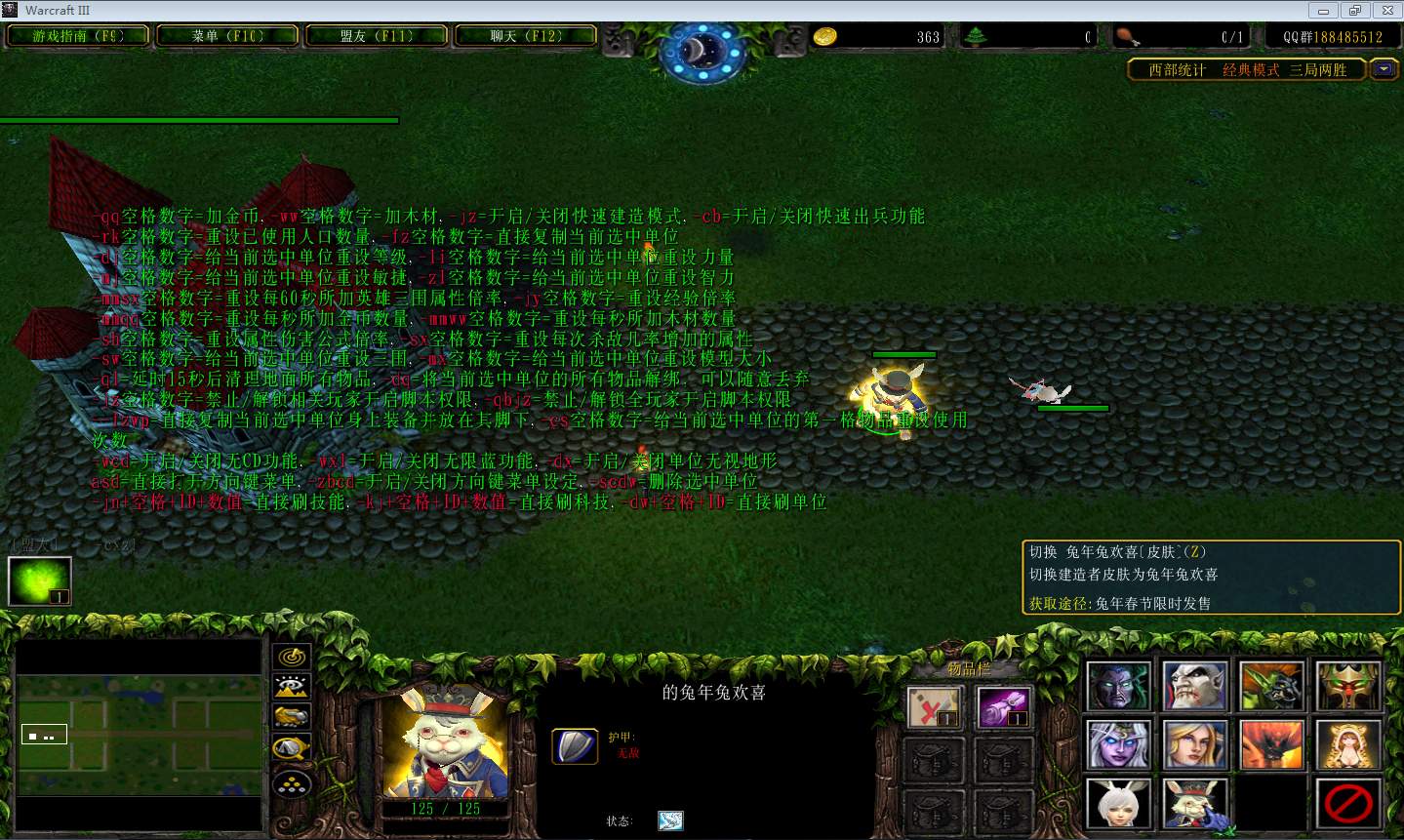Choose the golden tiger-hood girl skin
The image size is (1404, 840).
1348,744
